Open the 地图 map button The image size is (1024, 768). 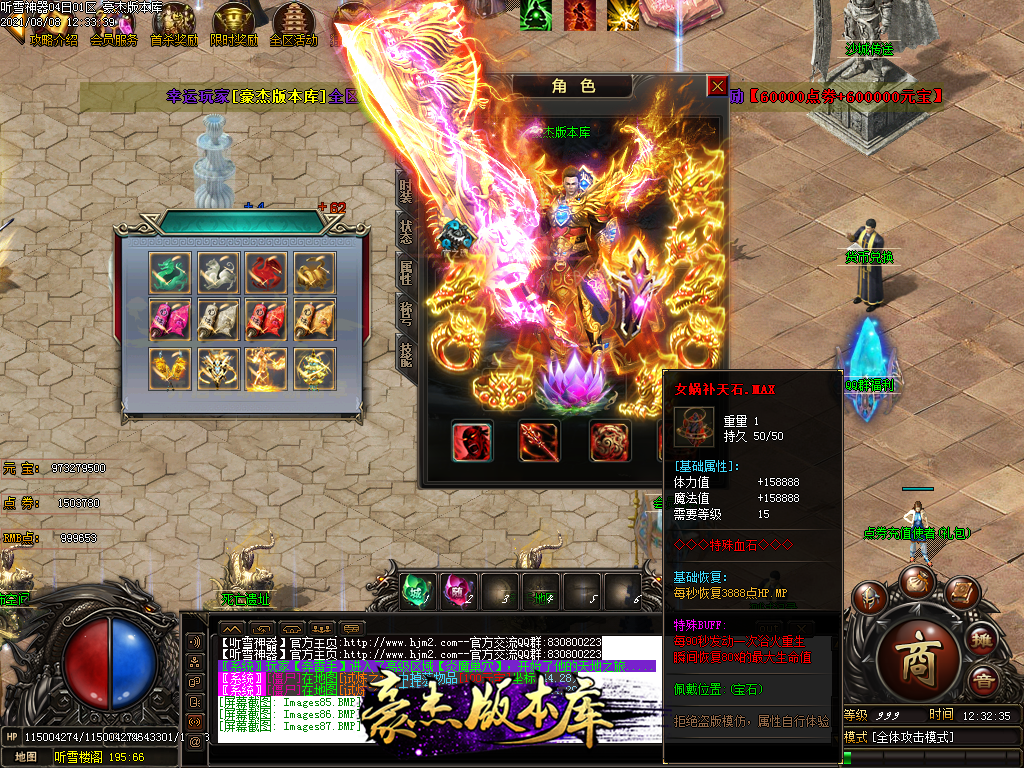point(26,757)
